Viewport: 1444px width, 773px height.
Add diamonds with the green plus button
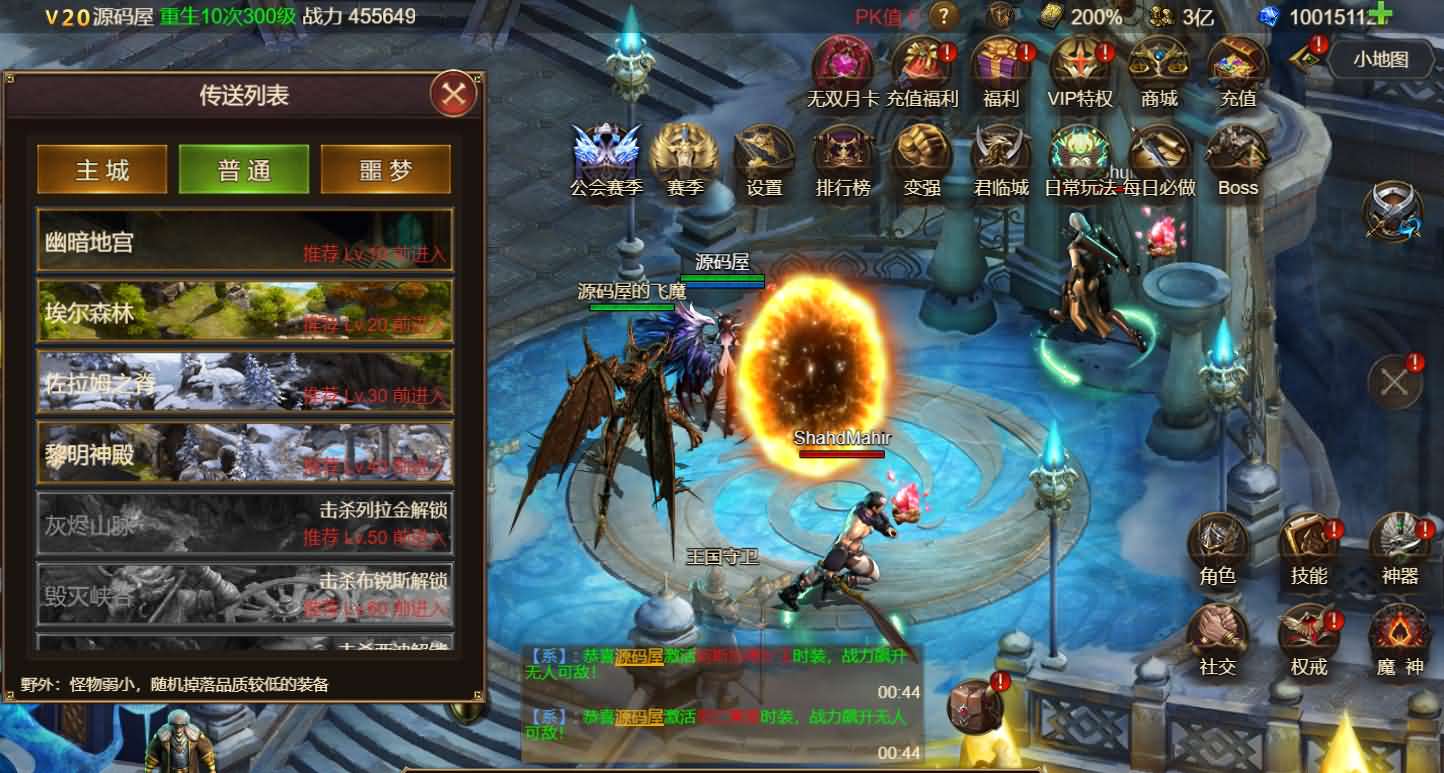coord(1380,14)
